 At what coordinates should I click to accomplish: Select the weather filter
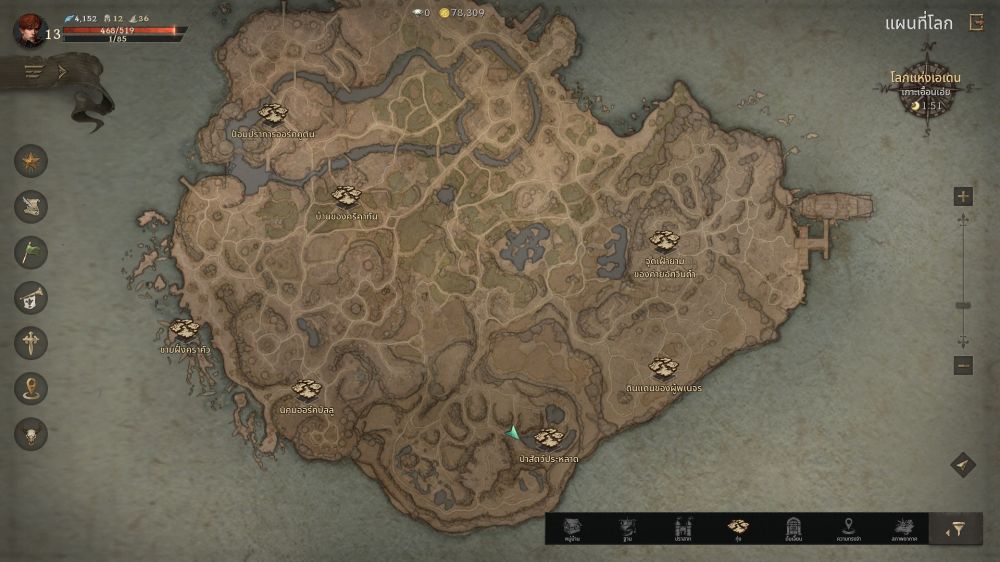[903, 529]
